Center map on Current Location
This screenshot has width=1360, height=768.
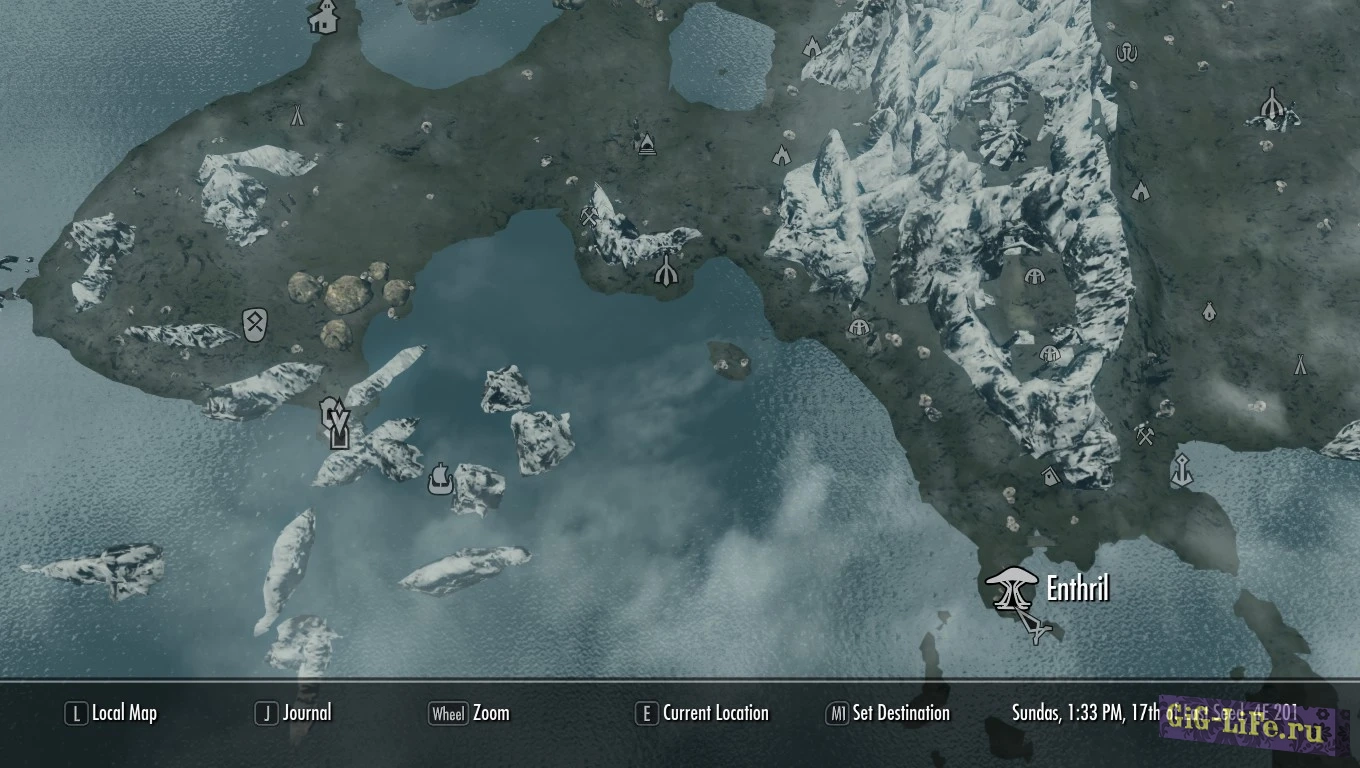[702, 713]
